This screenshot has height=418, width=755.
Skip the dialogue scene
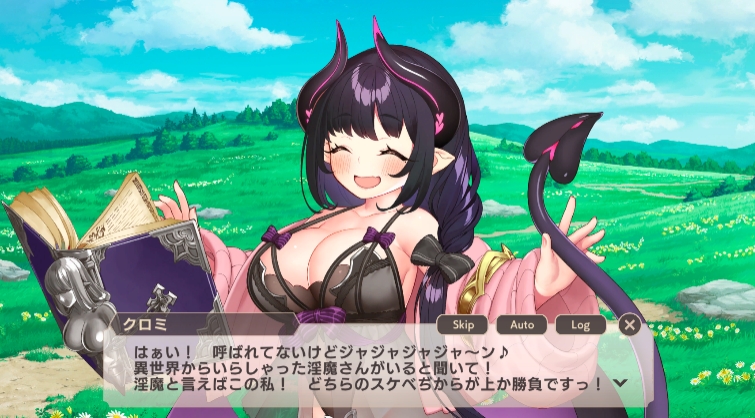462,325
